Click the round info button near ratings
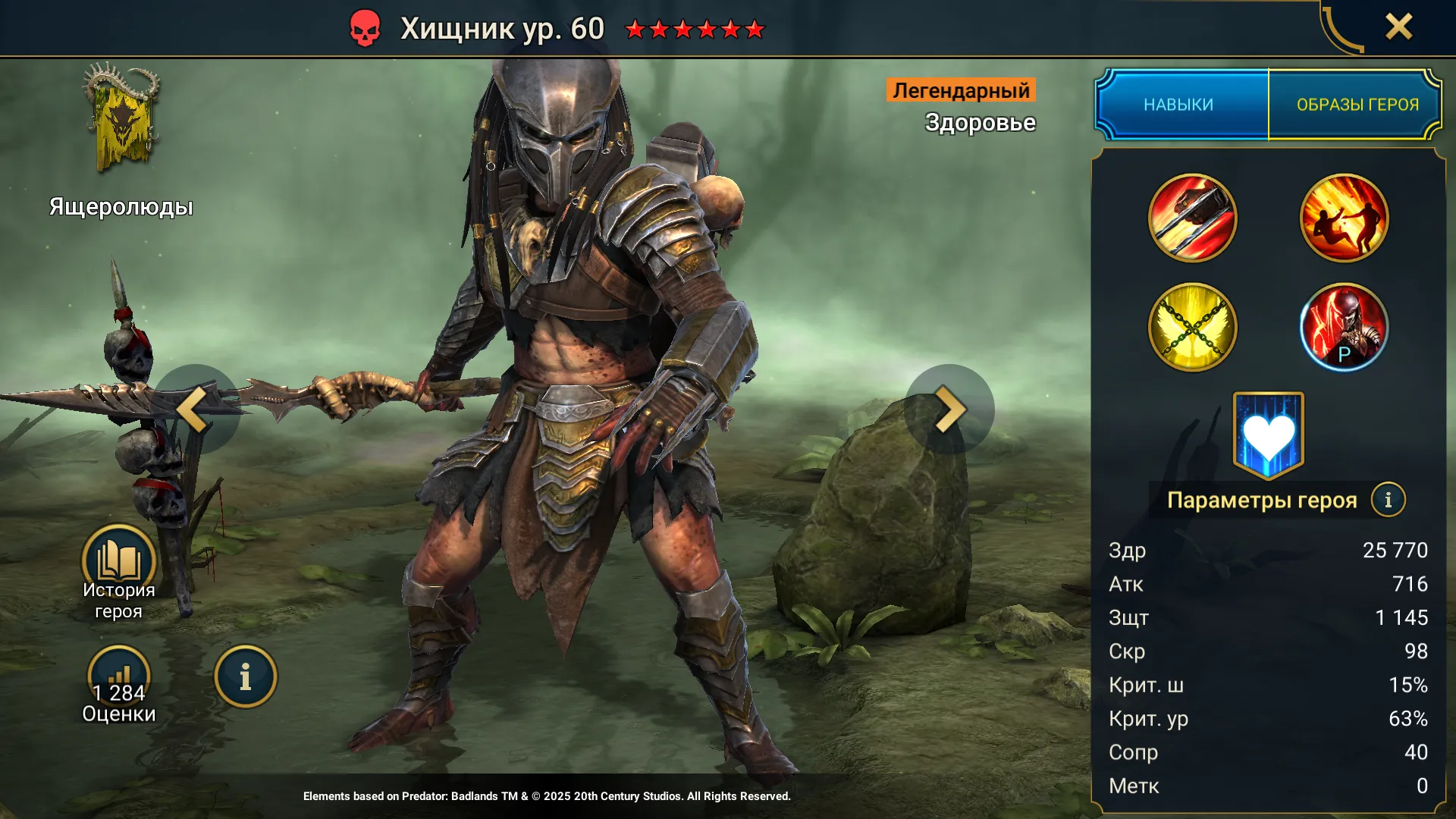 pos(245,676)
